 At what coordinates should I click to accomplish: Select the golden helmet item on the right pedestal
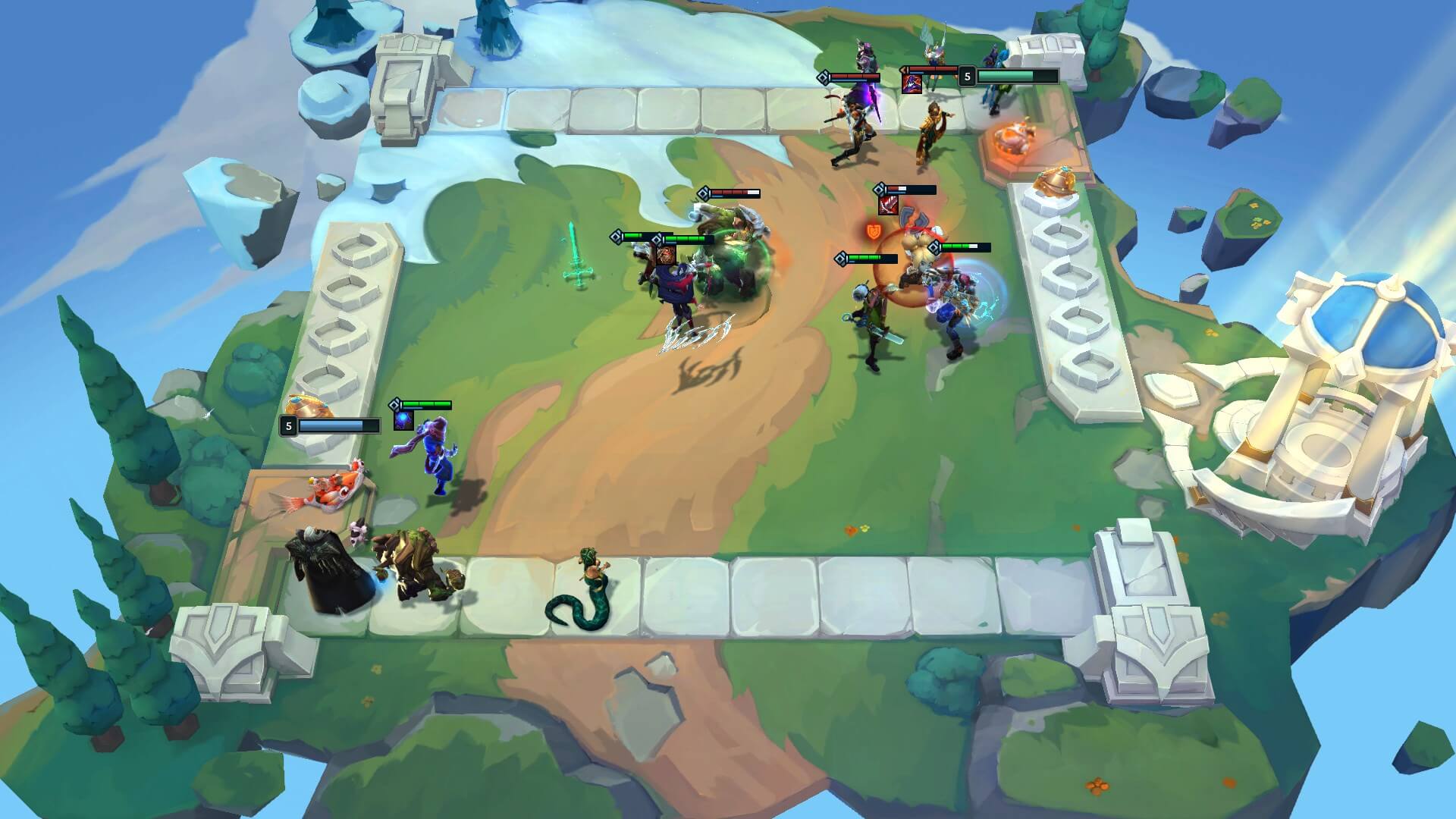(x=1055, y=182)
